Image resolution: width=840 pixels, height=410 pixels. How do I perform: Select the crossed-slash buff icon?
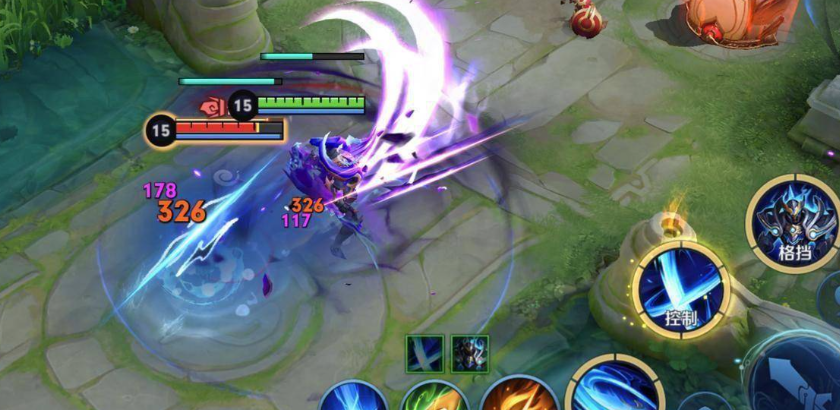click(x=423, y=353)
